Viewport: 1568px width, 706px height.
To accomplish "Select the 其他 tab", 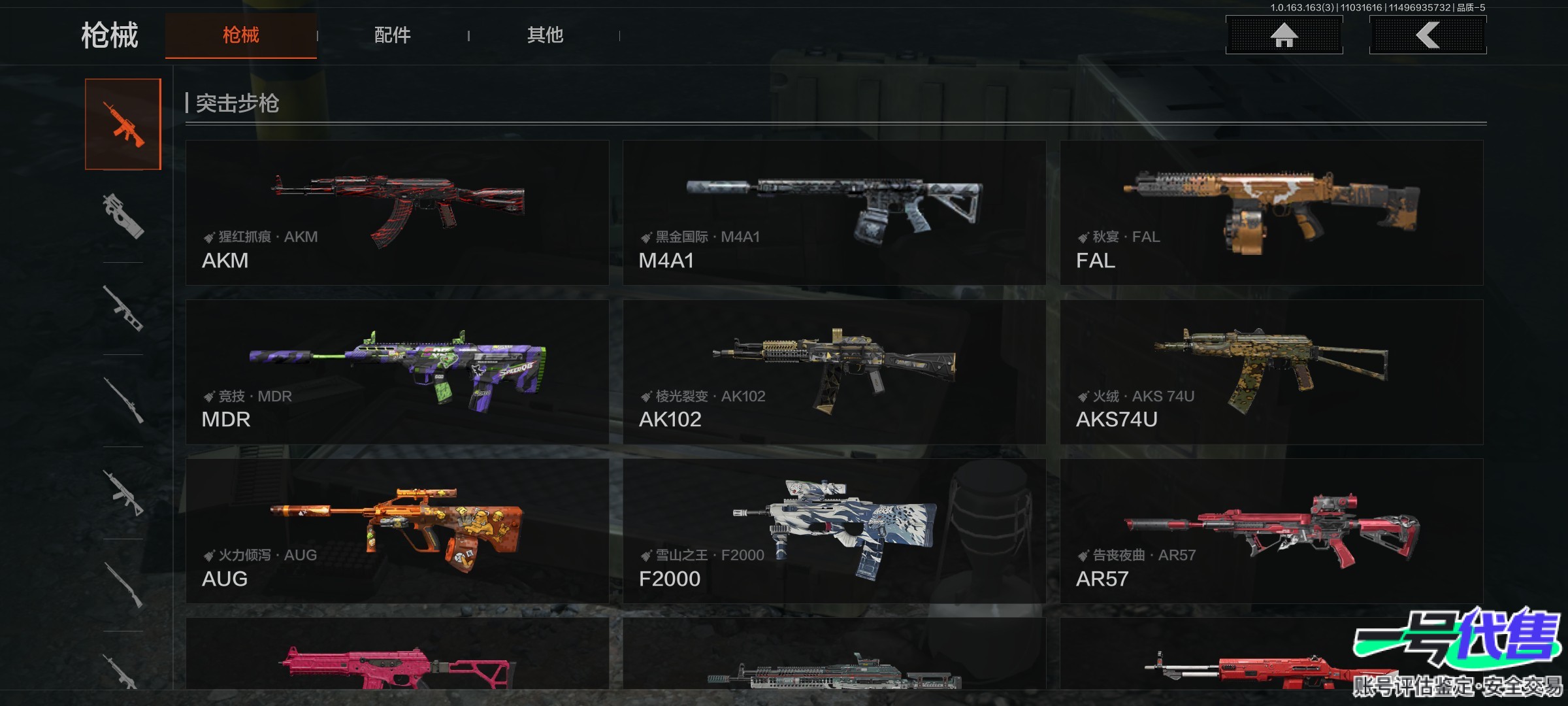I will [545, 35].
